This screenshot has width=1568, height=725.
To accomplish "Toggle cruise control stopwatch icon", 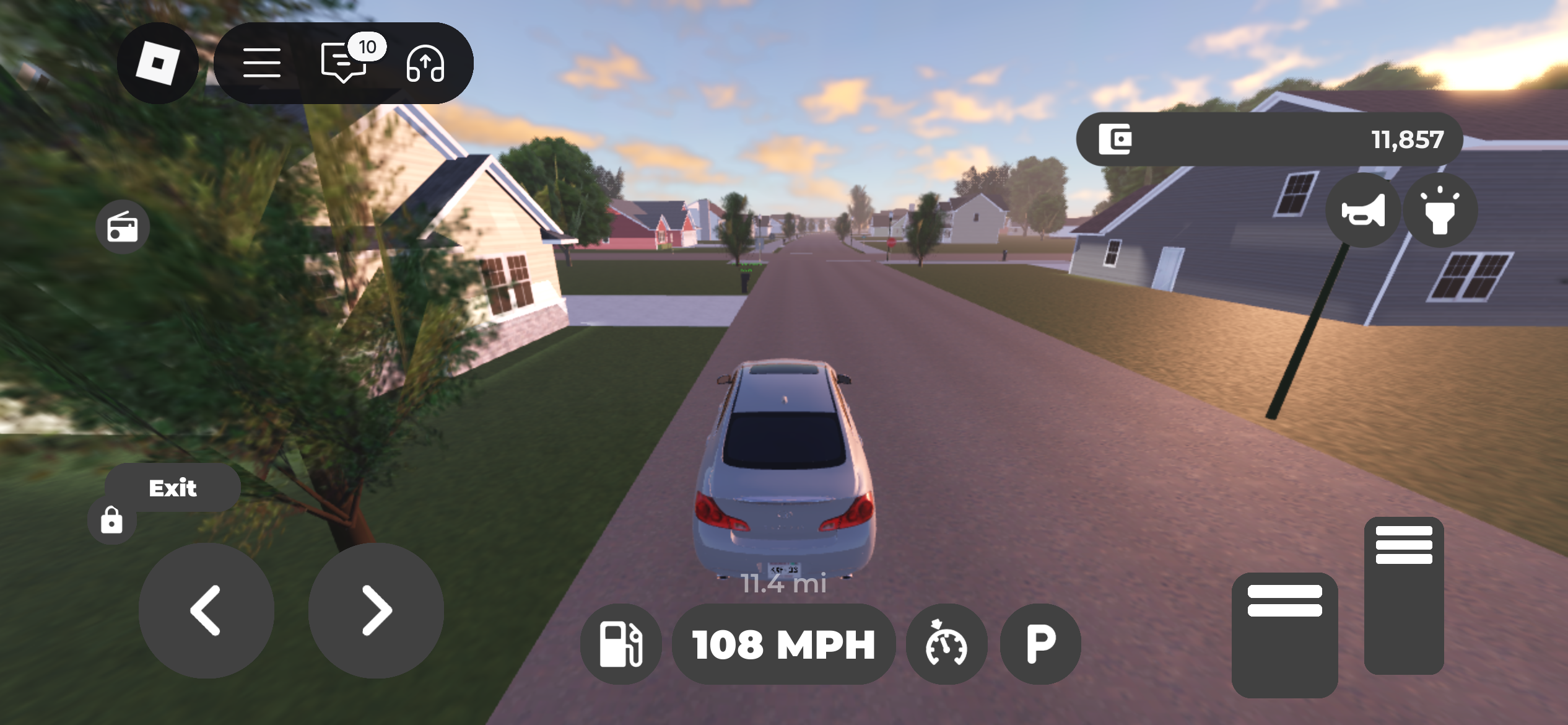I will click(x=946, y=644).
